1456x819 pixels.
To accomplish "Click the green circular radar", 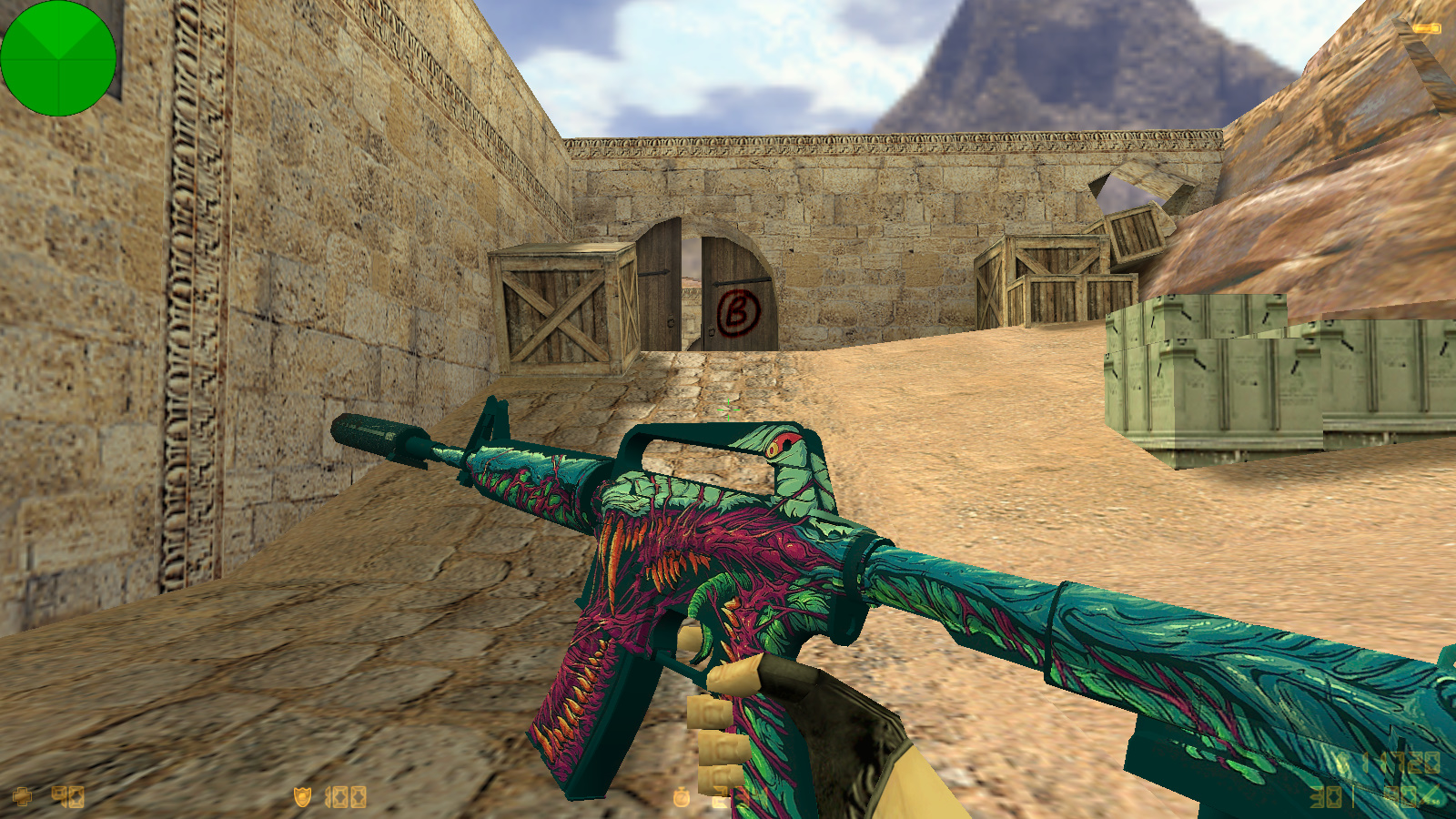I will click(x=58, y=58).
